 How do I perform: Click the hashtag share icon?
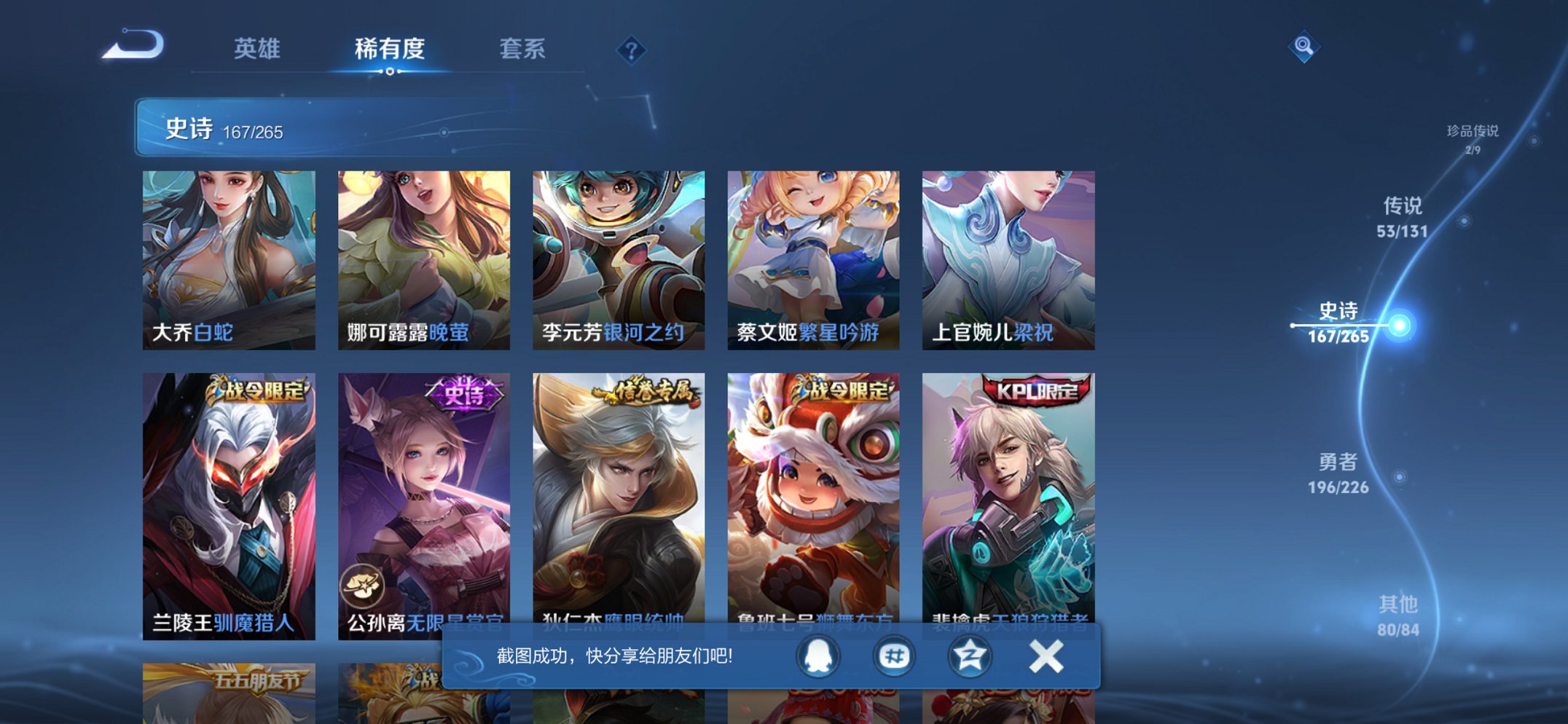[x=894, y=656]
